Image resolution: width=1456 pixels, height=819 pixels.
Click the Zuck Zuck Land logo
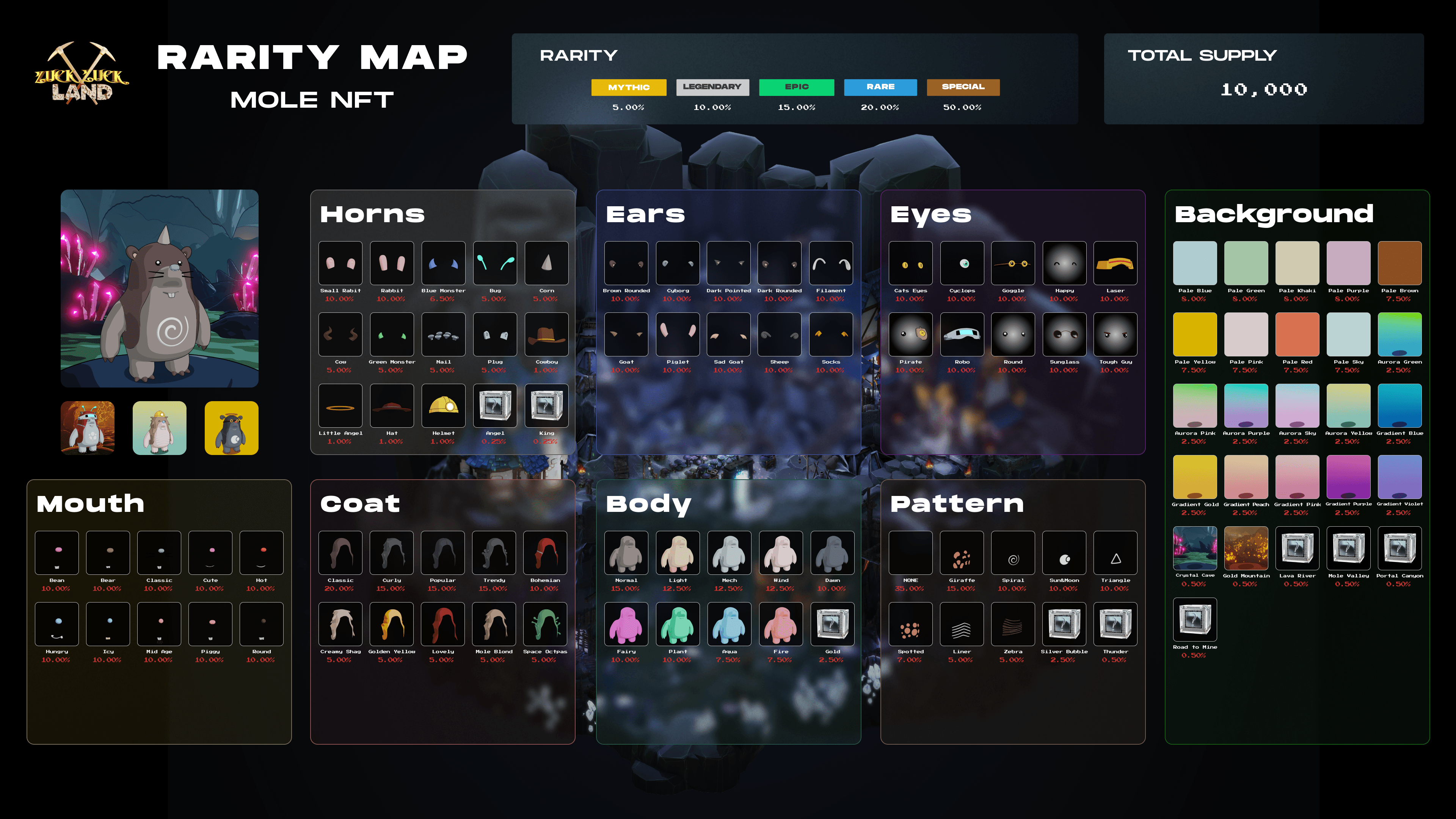click(x=82, y=74)
